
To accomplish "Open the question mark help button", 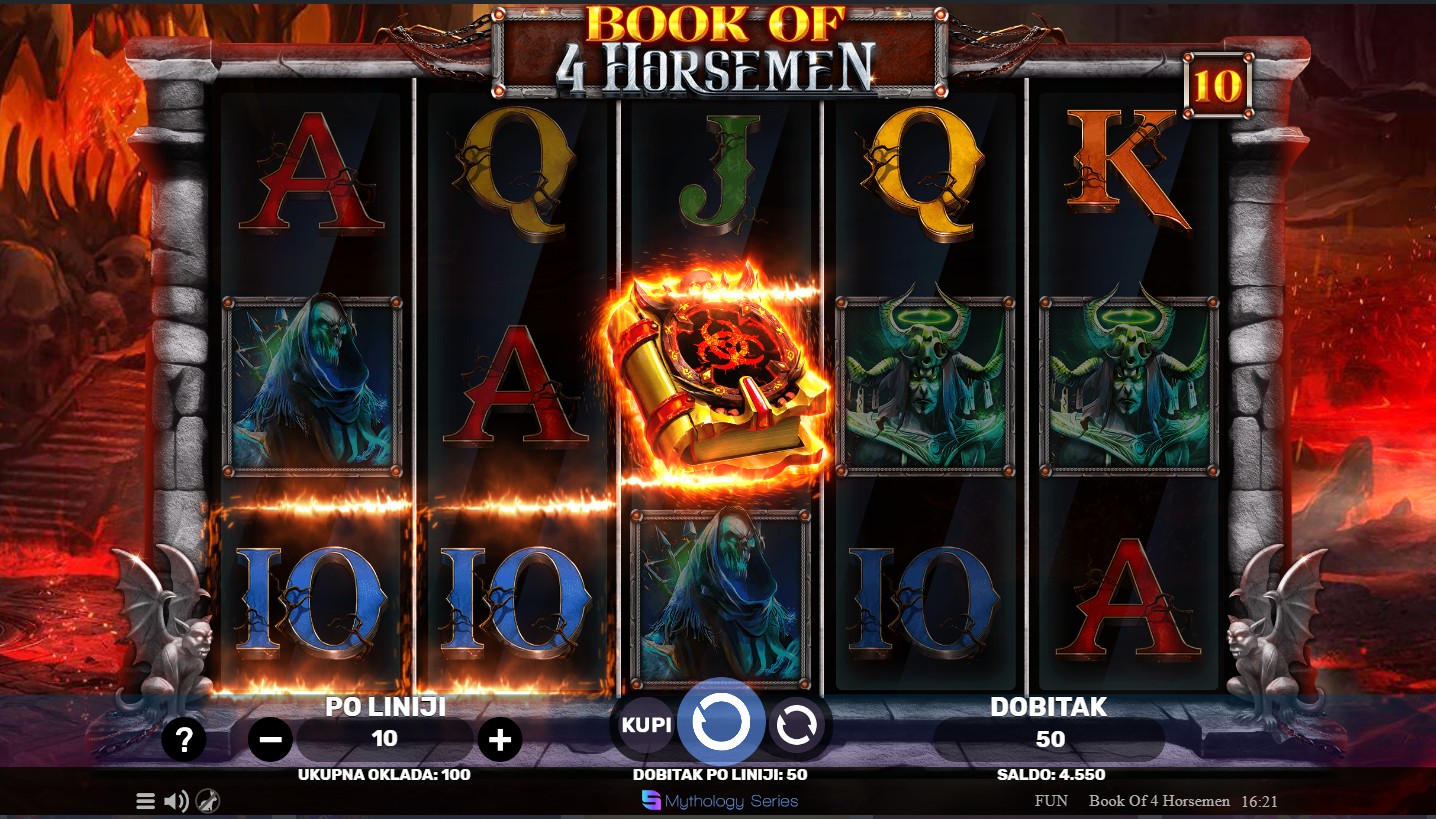I will tap(184, 740).
